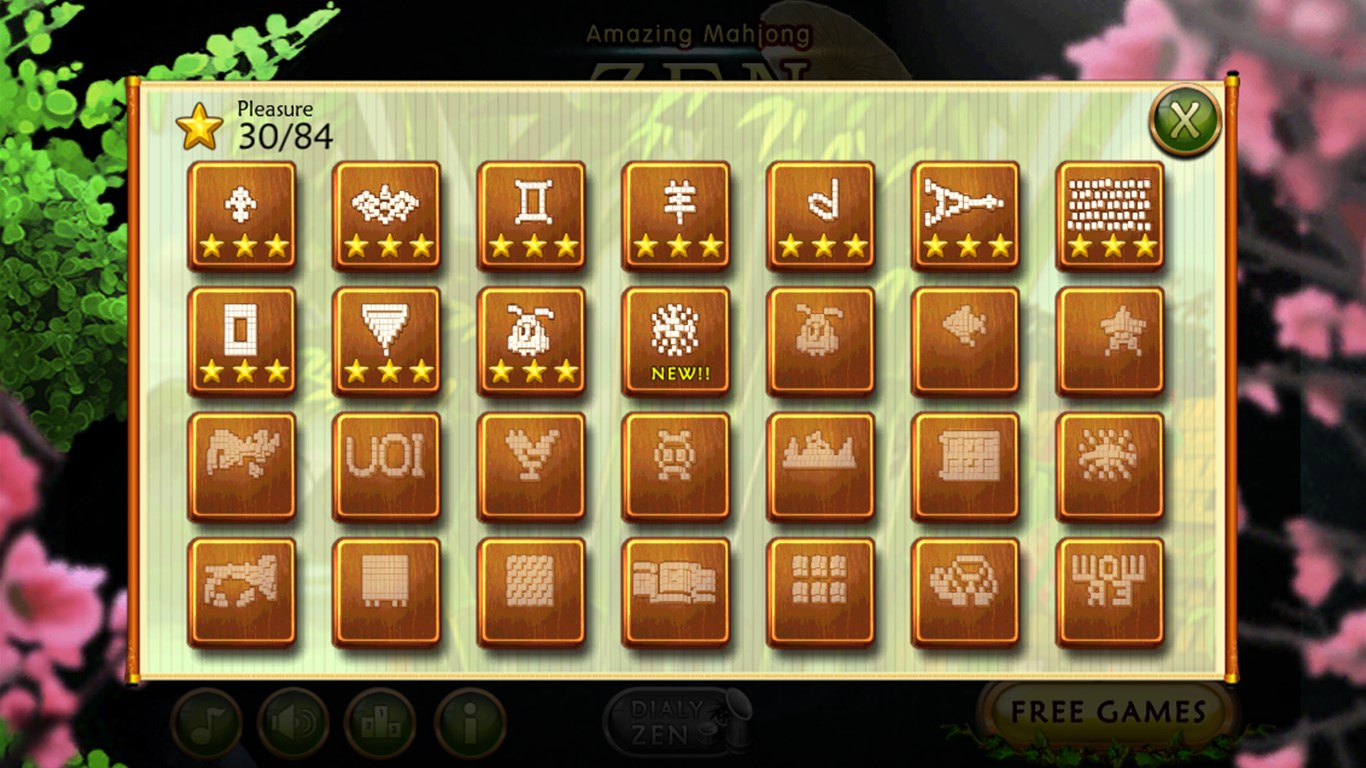
Task: Select the upside-down MOTHER level
Action: pyautogui.click(x=1110, y=588)
